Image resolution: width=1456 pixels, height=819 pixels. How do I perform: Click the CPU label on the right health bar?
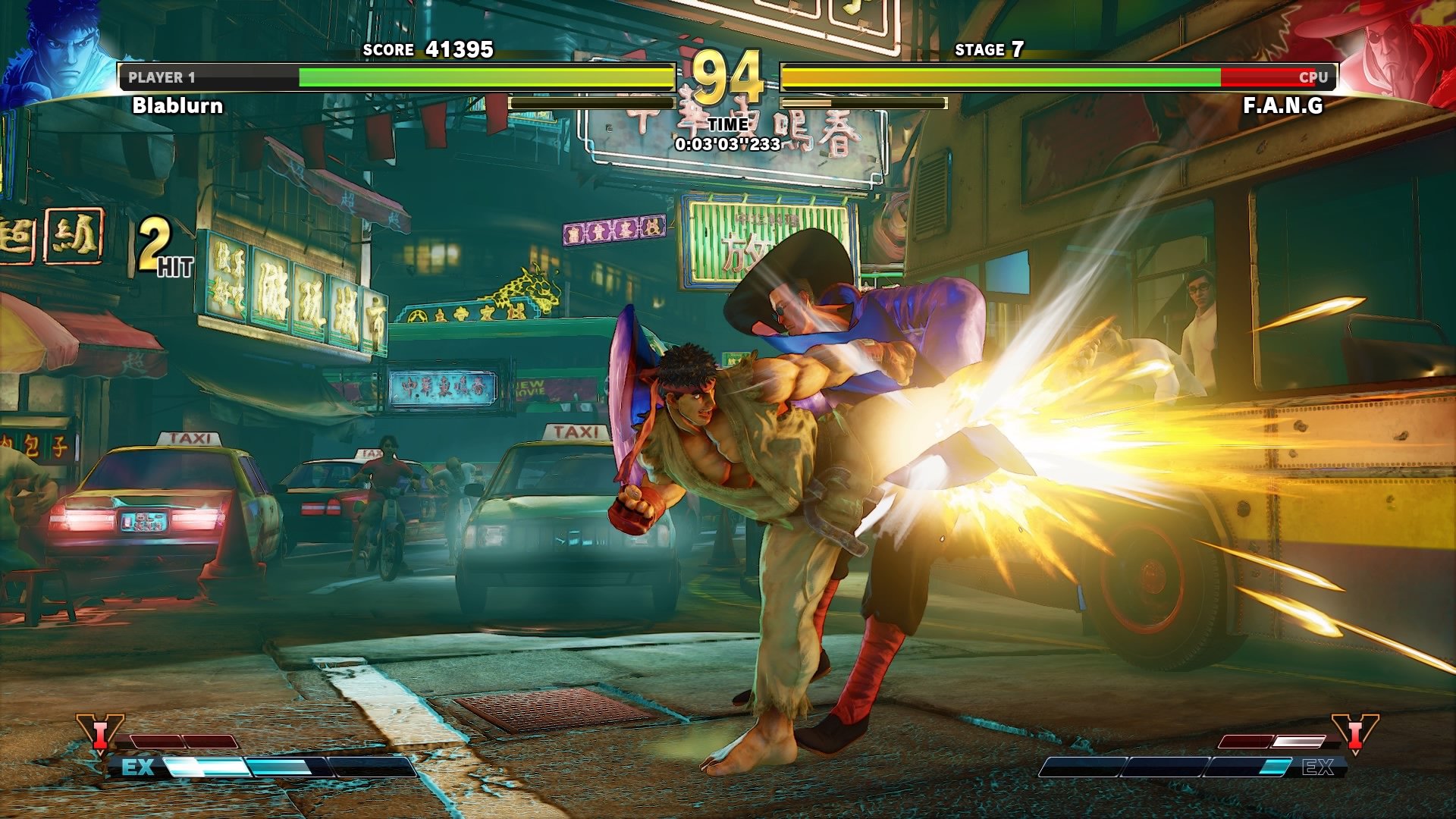point(1313,77)
